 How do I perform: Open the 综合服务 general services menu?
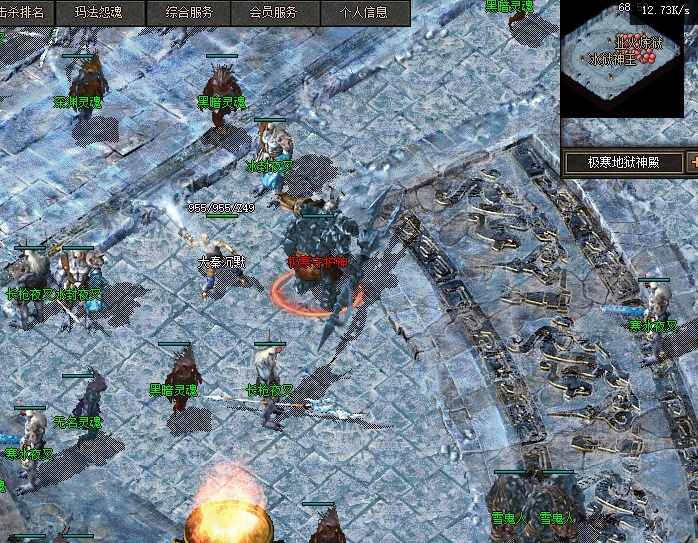pos(187,13)
